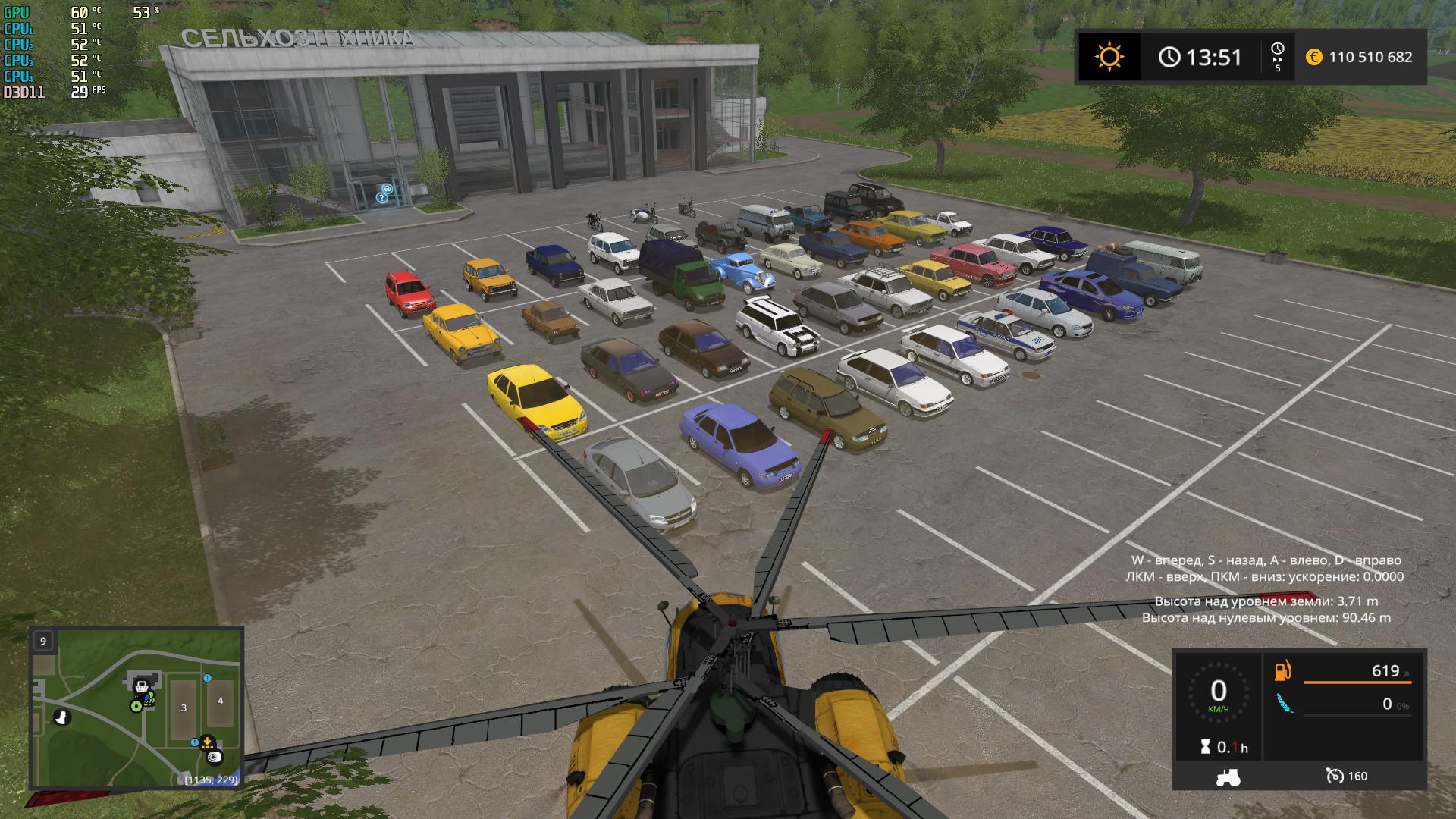This screenshot has width=1456, height=819.
Task: Select the bale marker on the minimap
Action: click(215, 757)
